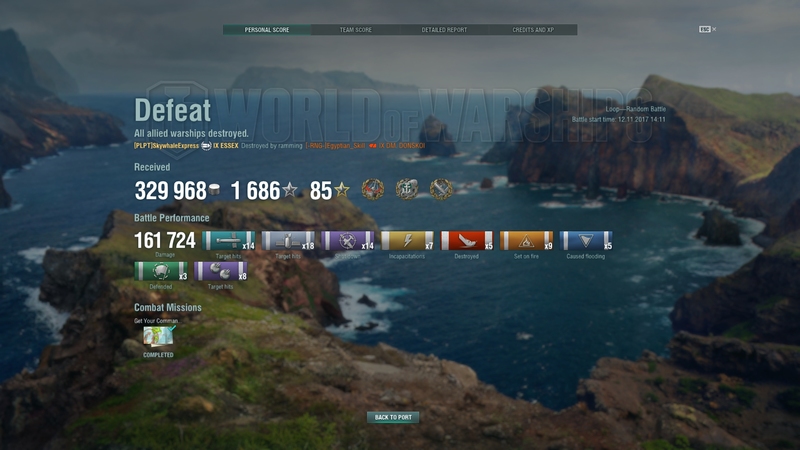Select the red Destroyed ribbon

tap(466, 241)
